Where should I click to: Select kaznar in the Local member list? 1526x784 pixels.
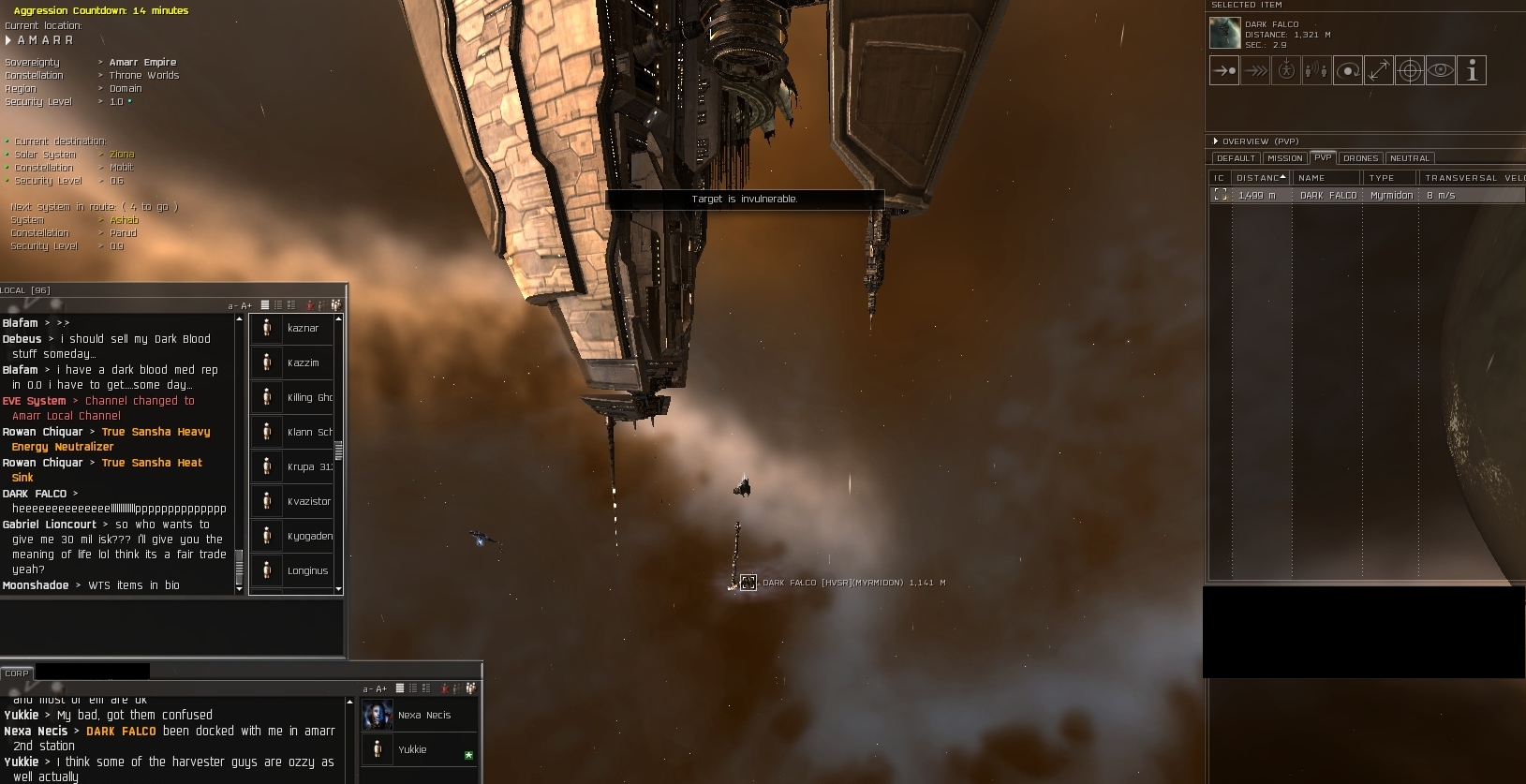303,328
